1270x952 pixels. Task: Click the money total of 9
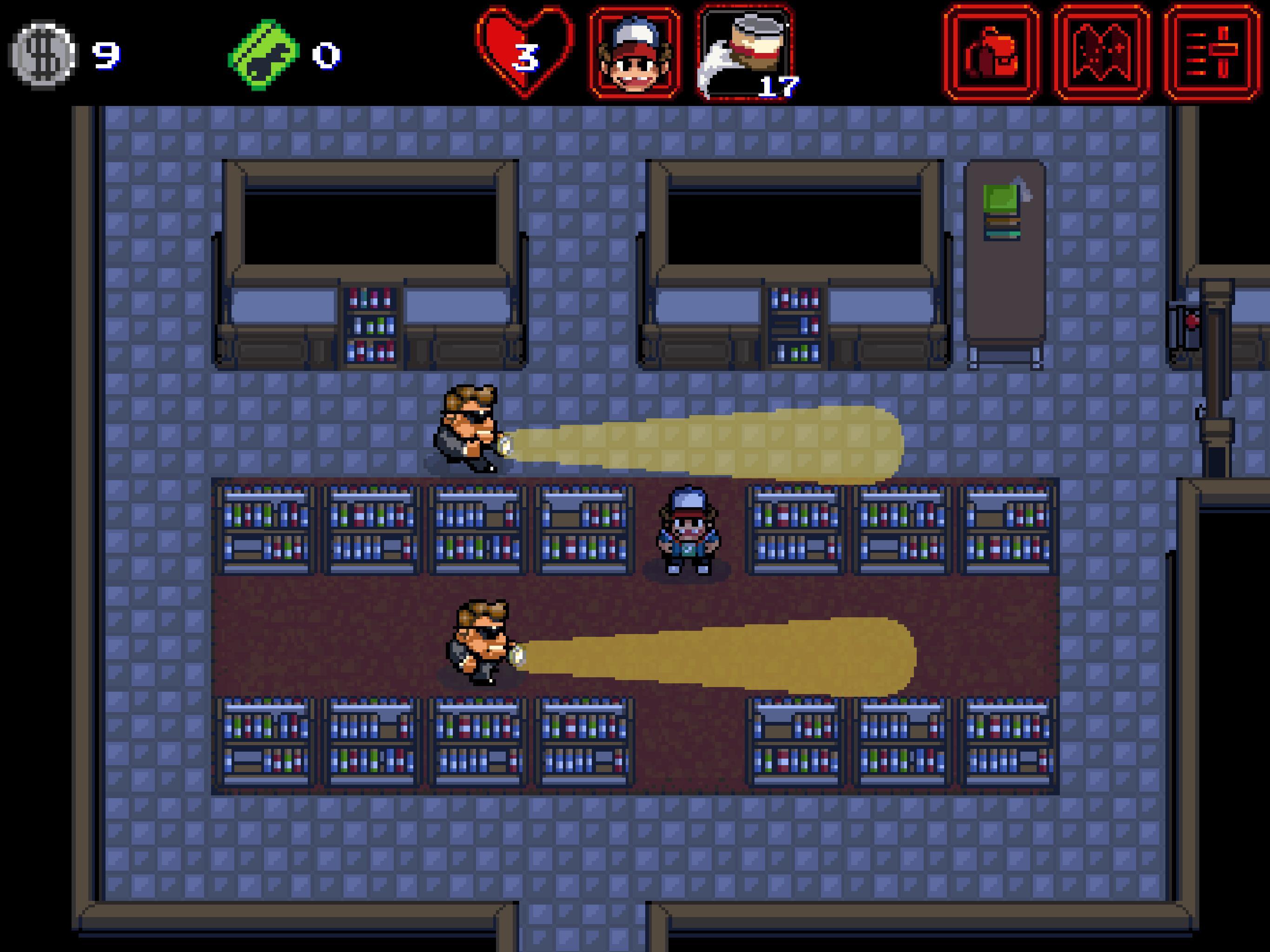pyautogui.click(x=106, y=55)
